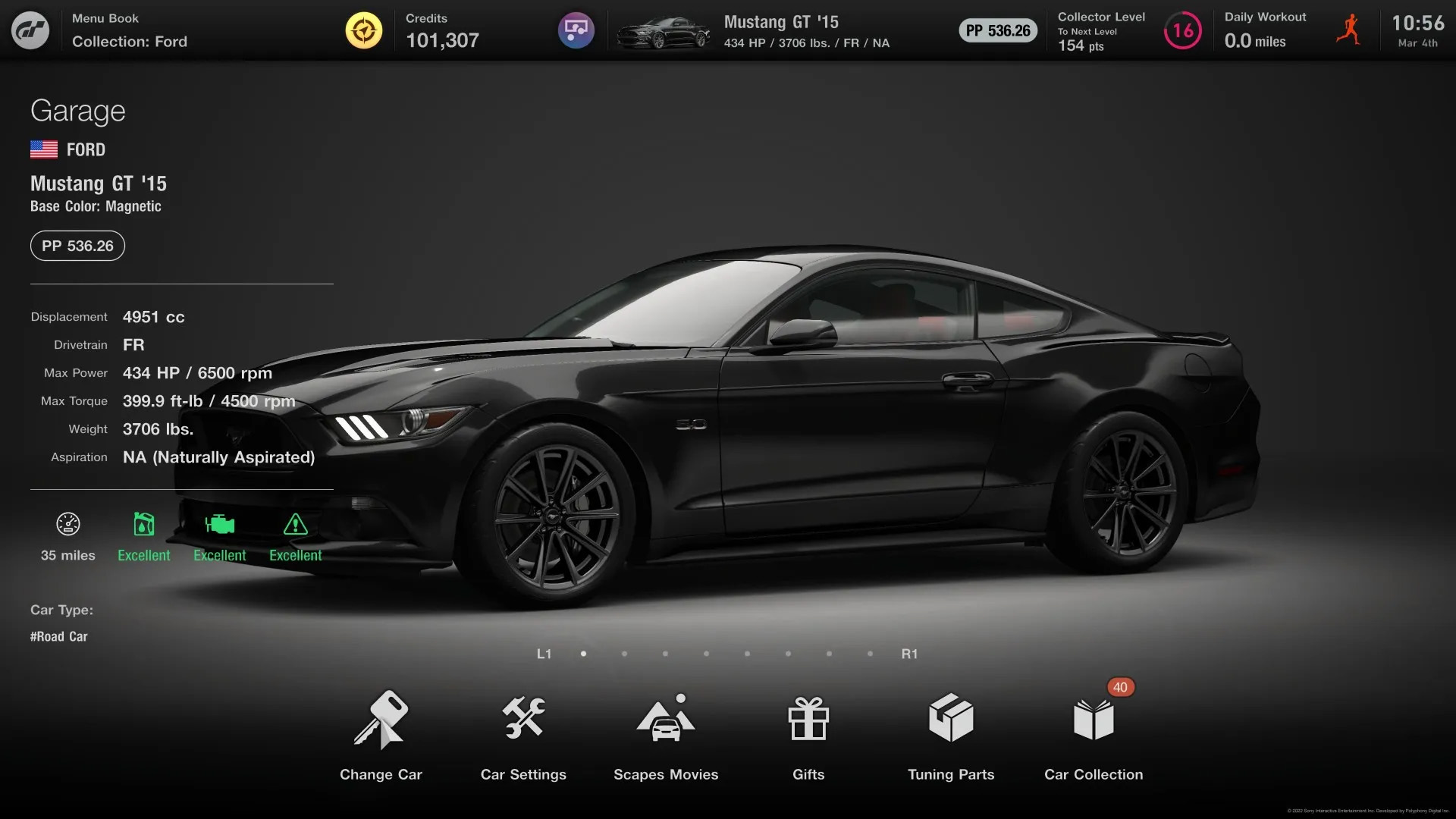Open the Daily Workout runner icon
Viewport: 1456px width, 819px height.
coord(1348,30)
